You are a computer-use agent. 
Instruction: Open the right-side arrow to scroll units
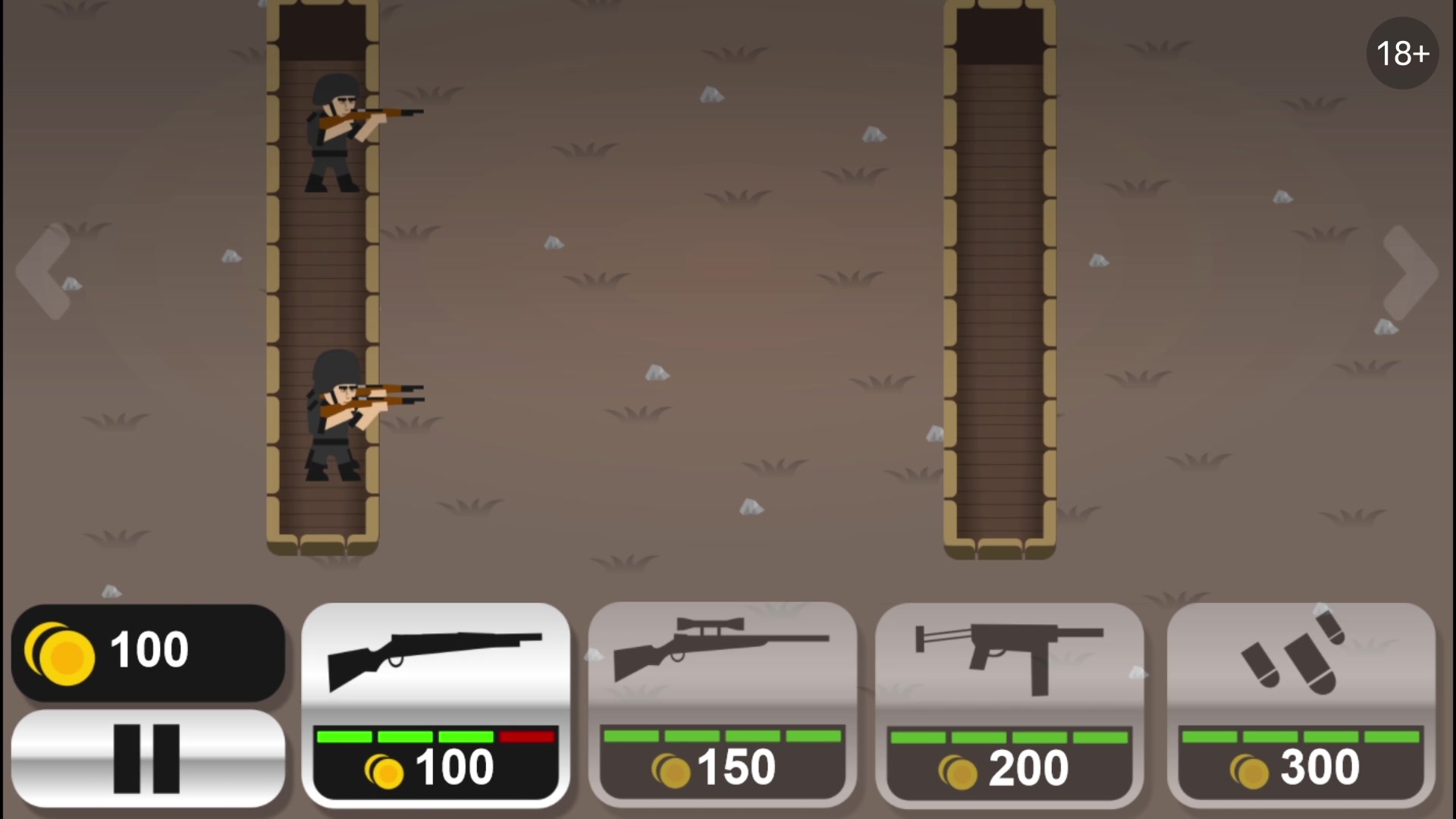point(1408,273)
